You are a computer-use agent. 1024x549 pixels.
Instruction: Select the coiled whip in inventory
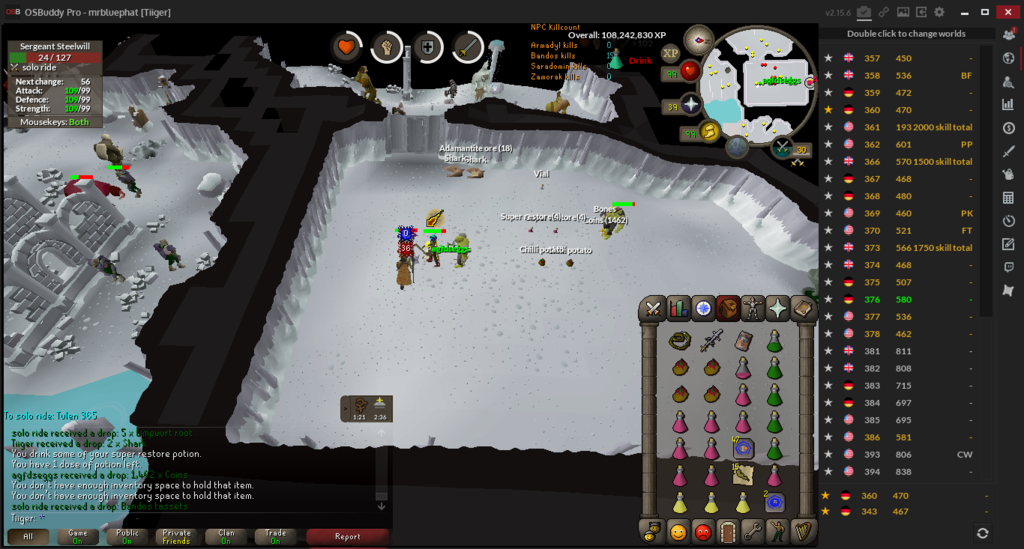(x=680, y=341)
